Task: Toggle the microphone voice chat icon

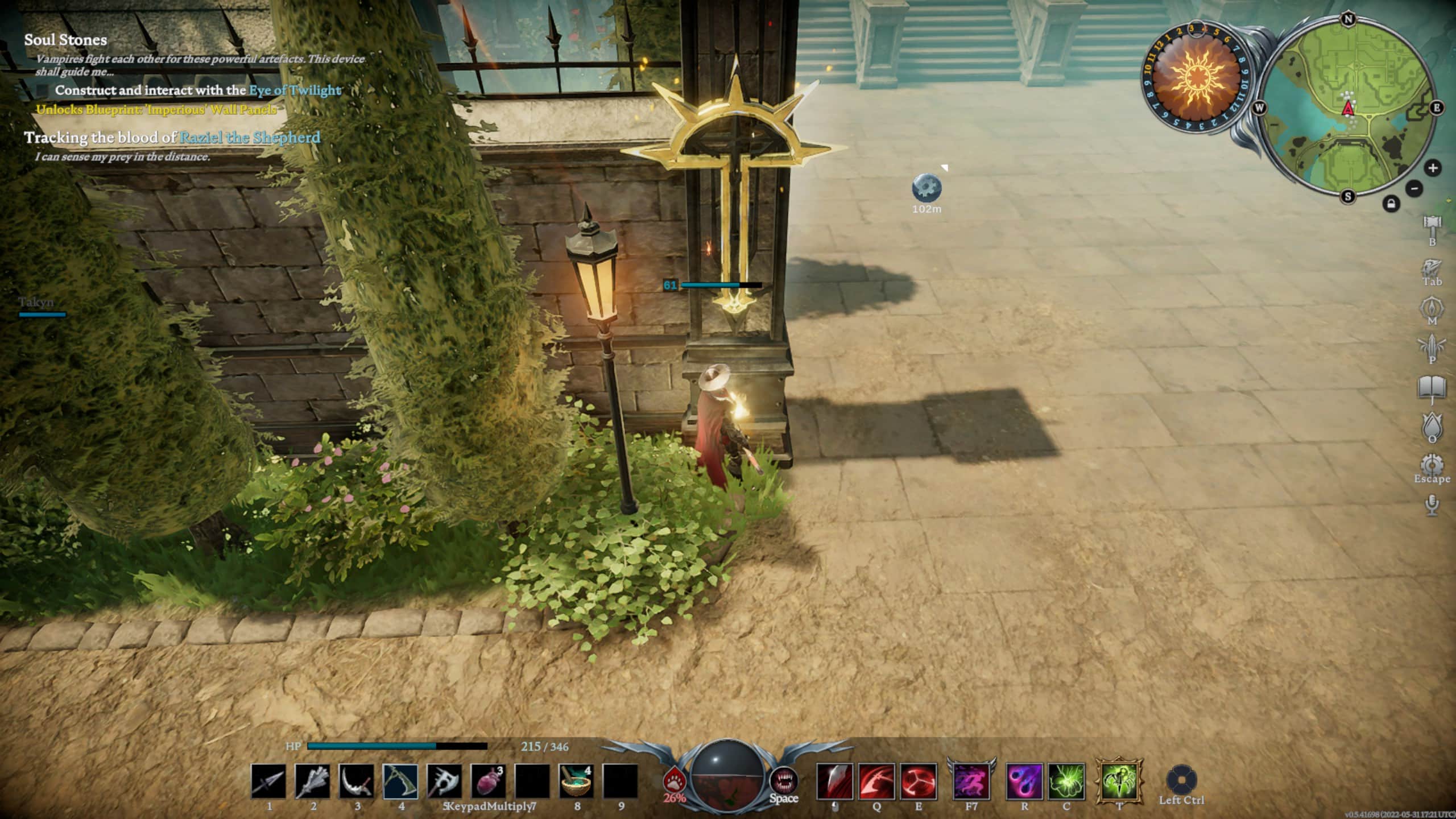Action: point(1432,504)
